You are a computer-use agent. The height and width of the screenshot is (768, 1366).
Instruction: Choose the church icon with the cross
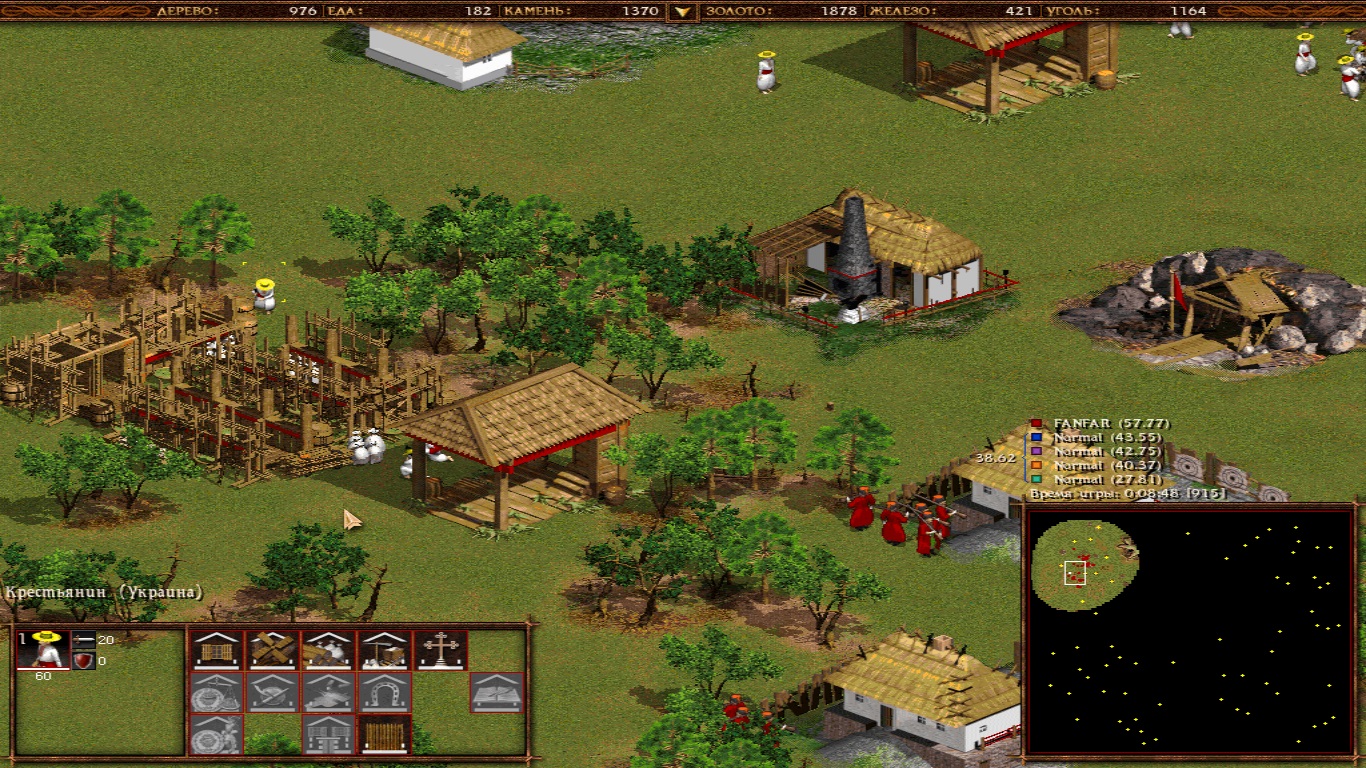[440, 650]
